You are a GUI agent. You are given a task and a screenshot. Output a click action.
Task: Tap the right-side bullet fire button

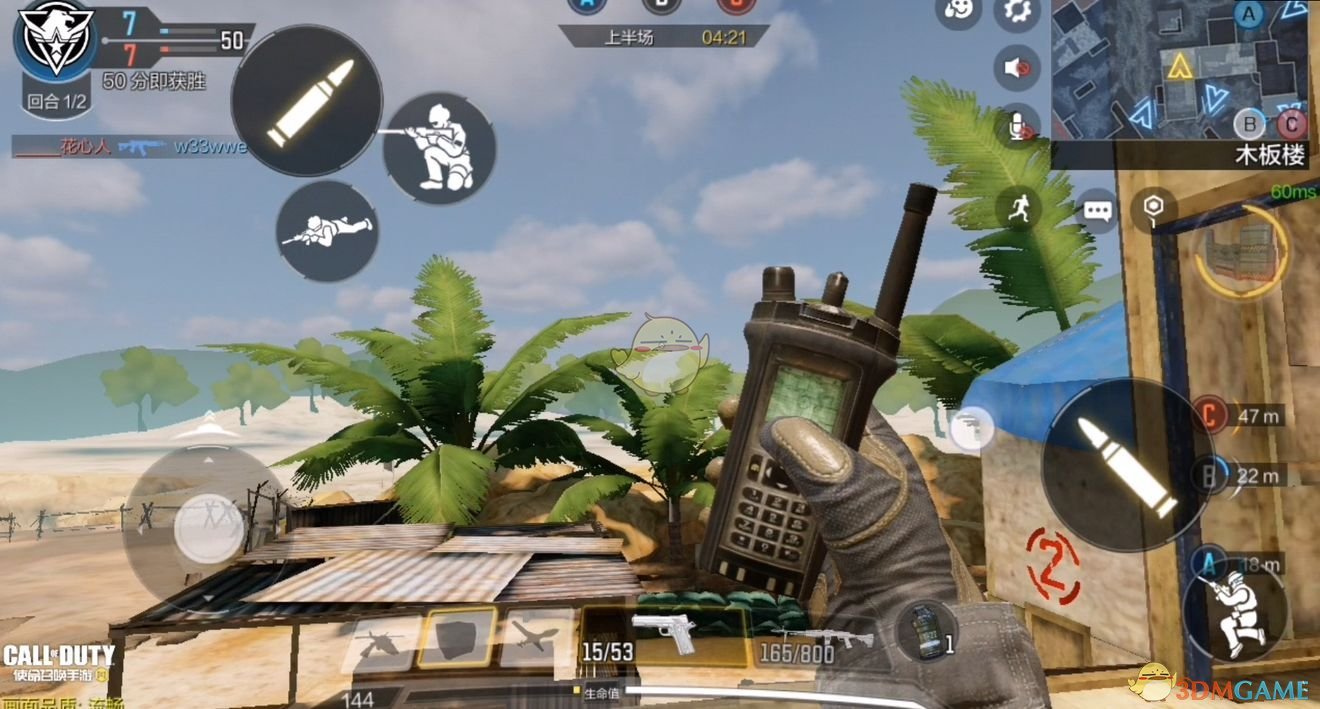tap(1118, 465)
